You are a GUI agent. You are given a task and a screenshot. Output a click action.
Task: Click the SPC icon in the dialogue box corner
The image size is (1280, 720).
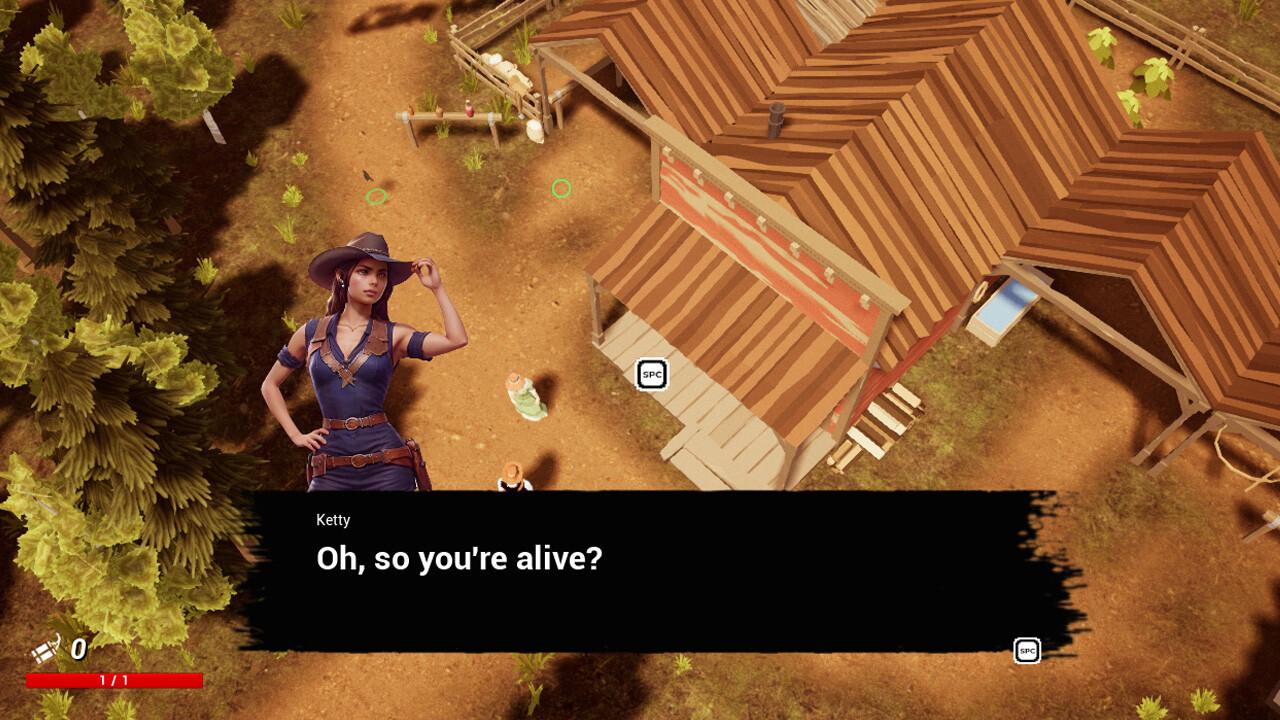[x=1026, y=650]
